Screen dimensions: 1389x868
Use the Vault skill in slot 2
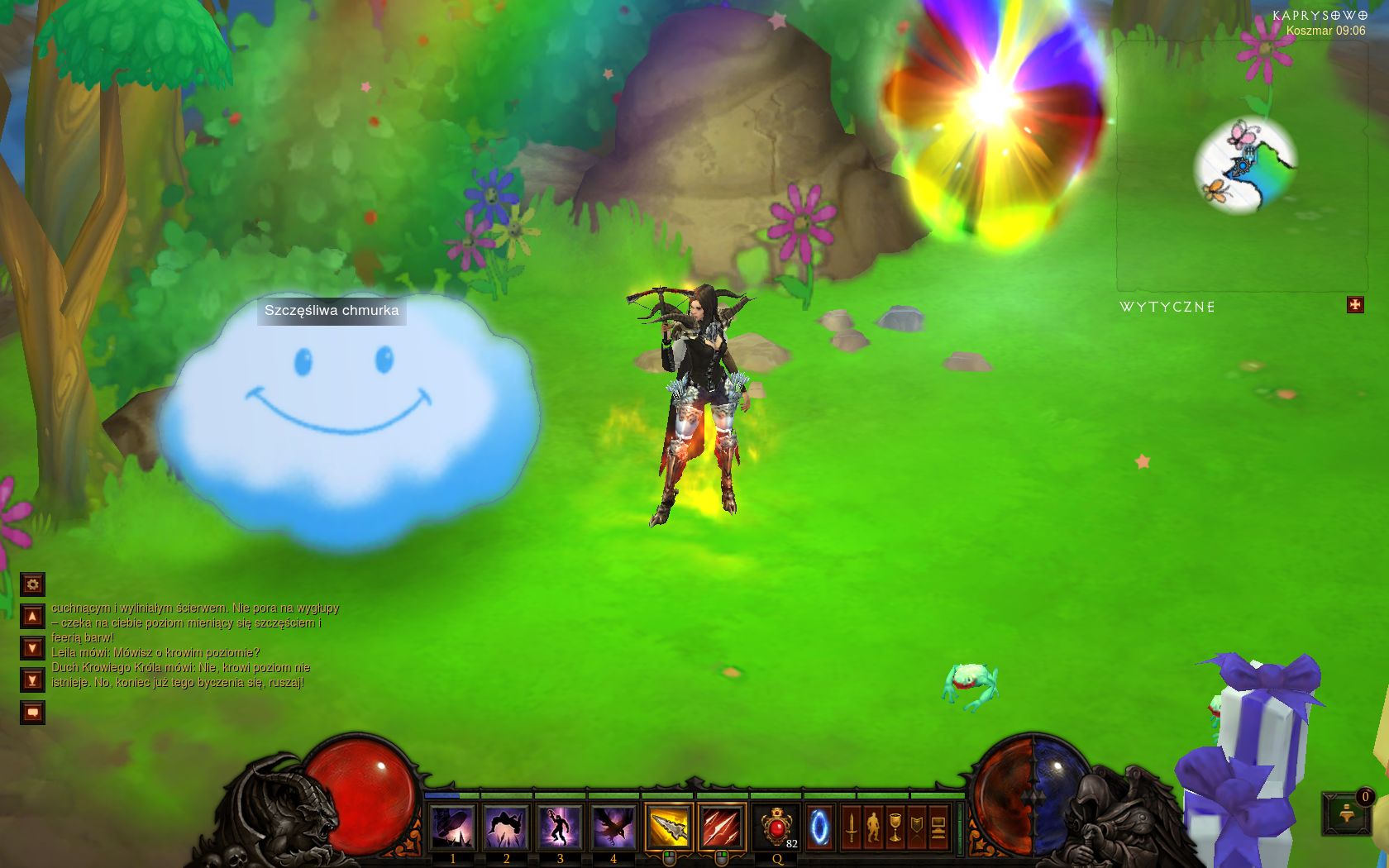[506, 827]
